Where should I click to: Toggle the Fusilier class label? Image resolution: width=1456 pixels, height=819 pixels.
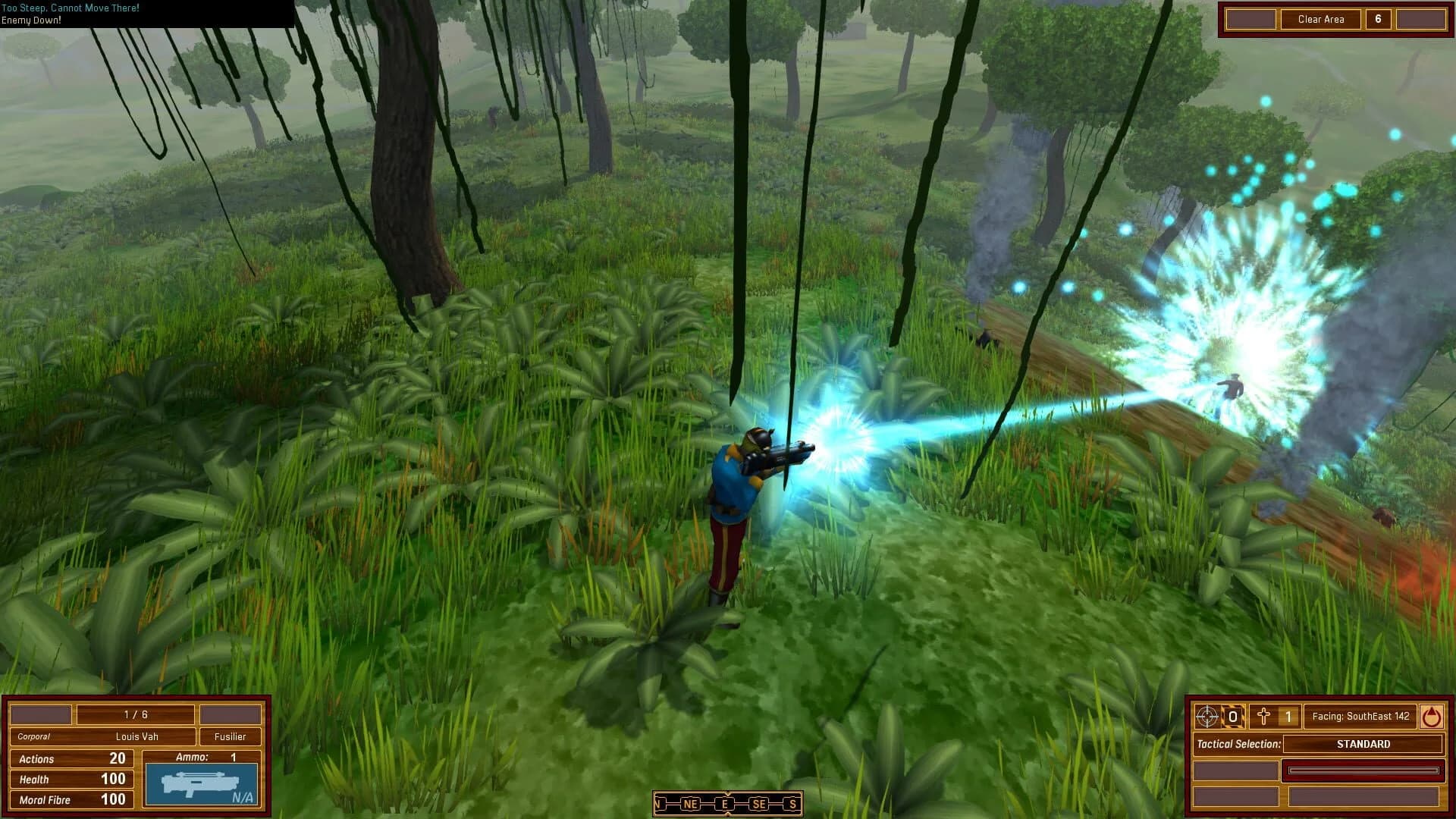pos(231,736)
